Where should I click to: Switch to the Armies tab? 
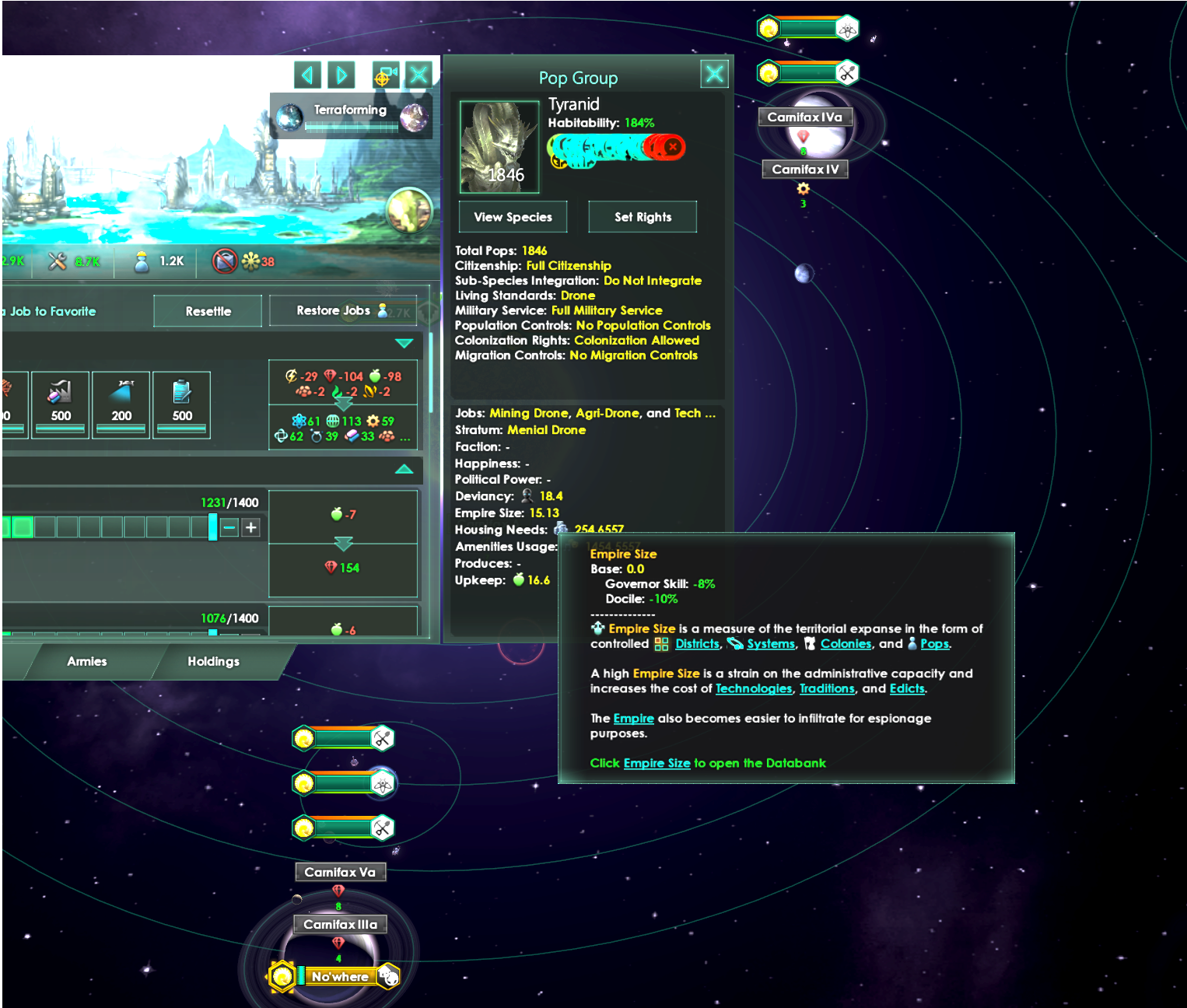point(86,661)
